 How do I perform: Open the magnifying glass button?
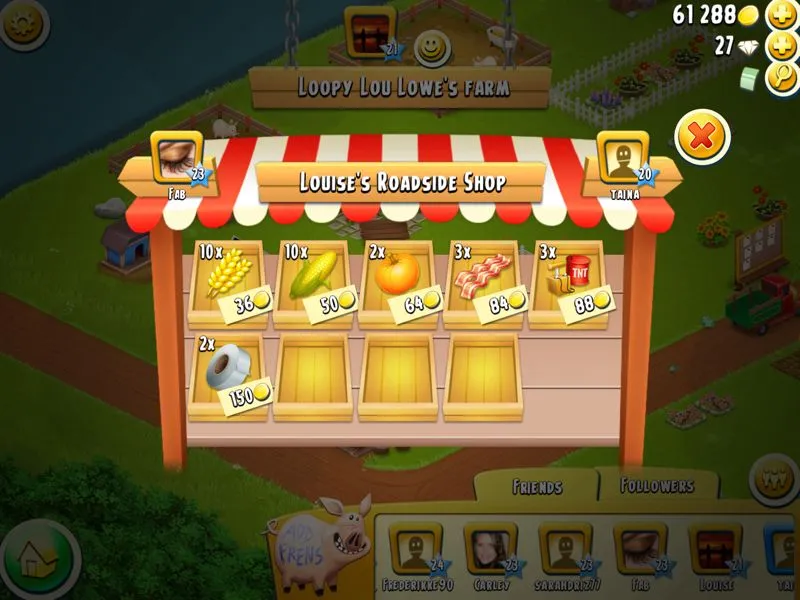pyautogui.click(x=781, y=77)
